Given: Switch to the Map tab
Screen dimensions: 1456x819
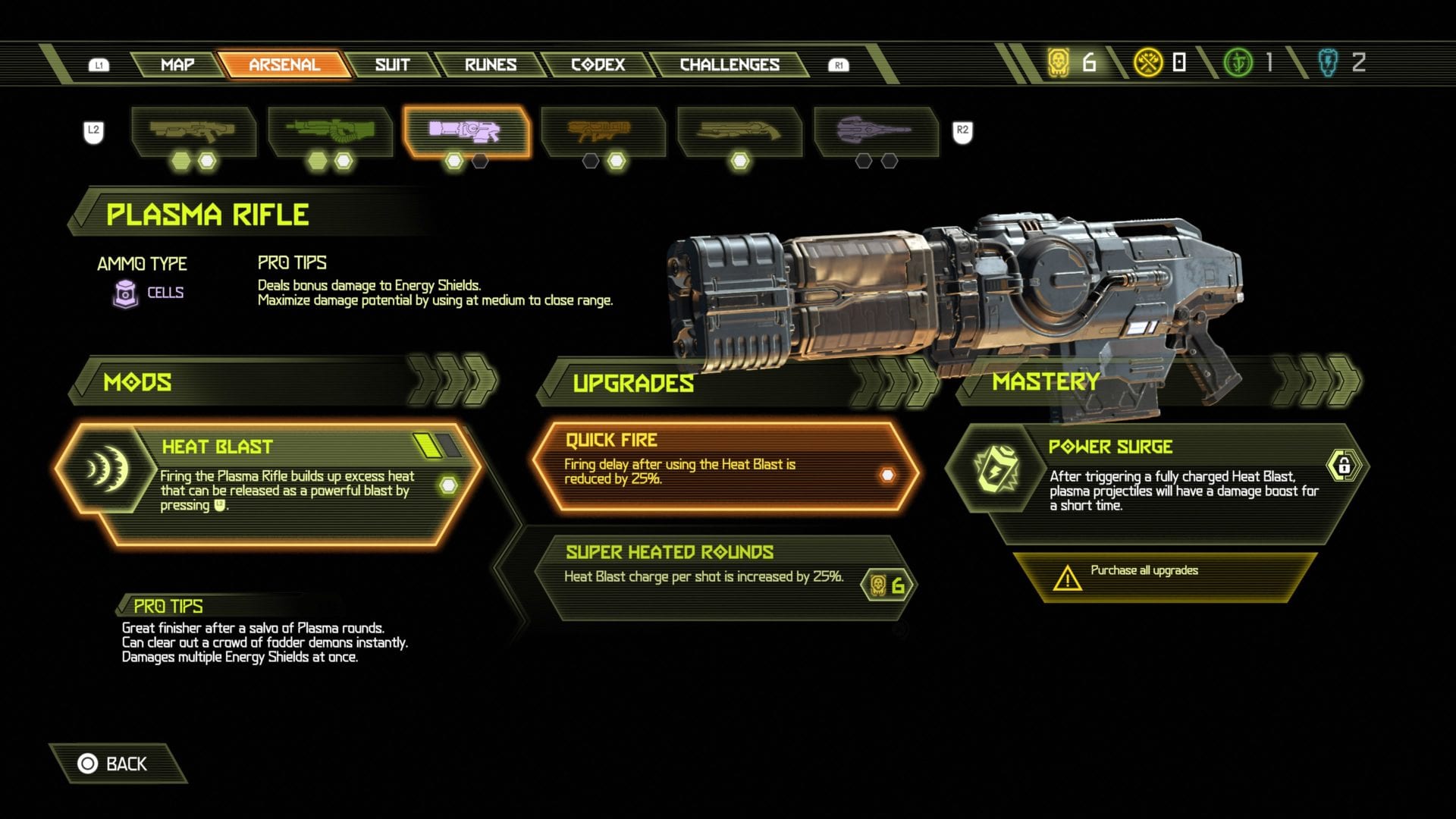Looking at the screenshot, I should [x=177, y=64].
